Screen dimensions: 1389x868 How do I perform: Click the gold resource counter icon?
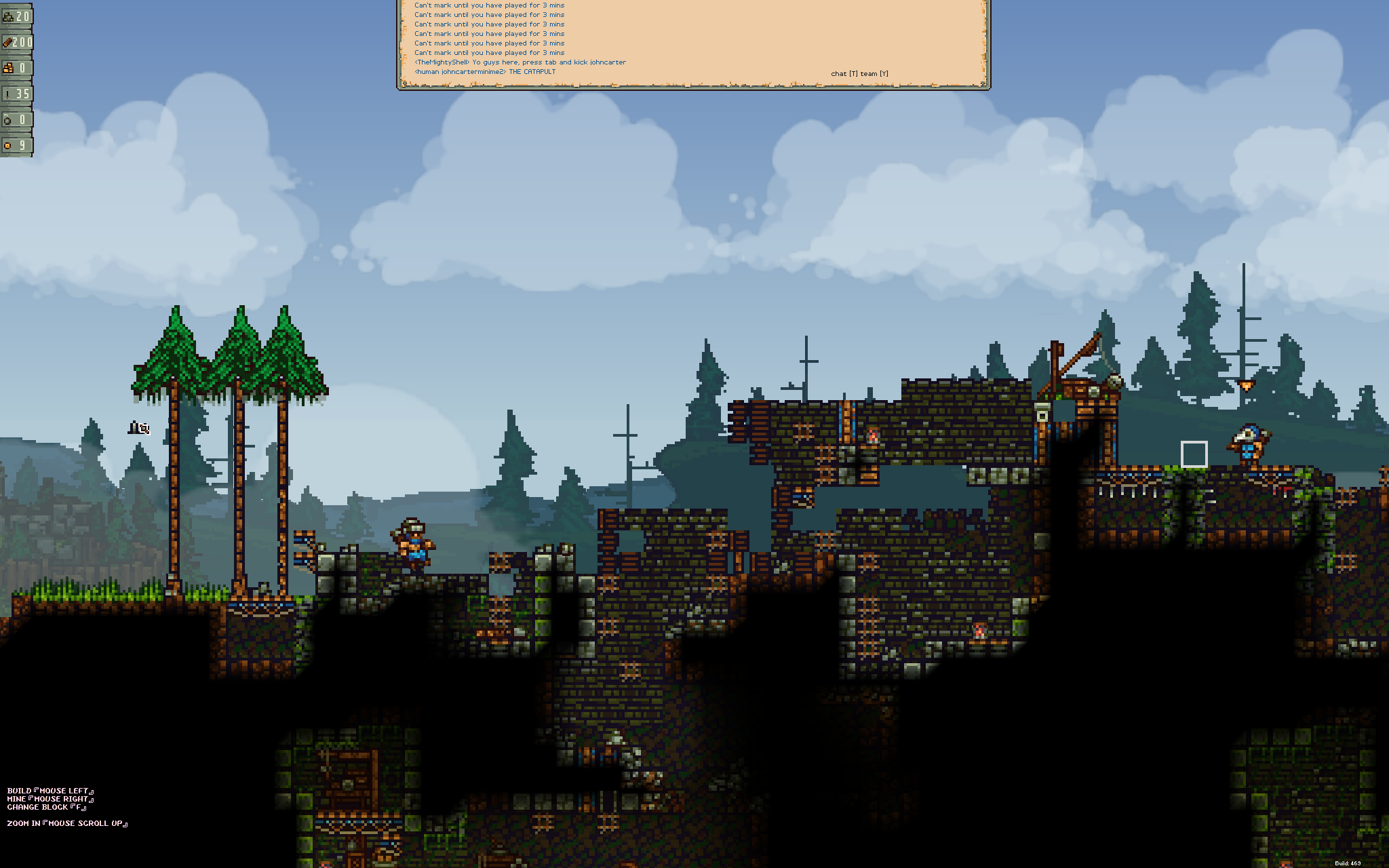pyautogui.click(x=11, y=66)
